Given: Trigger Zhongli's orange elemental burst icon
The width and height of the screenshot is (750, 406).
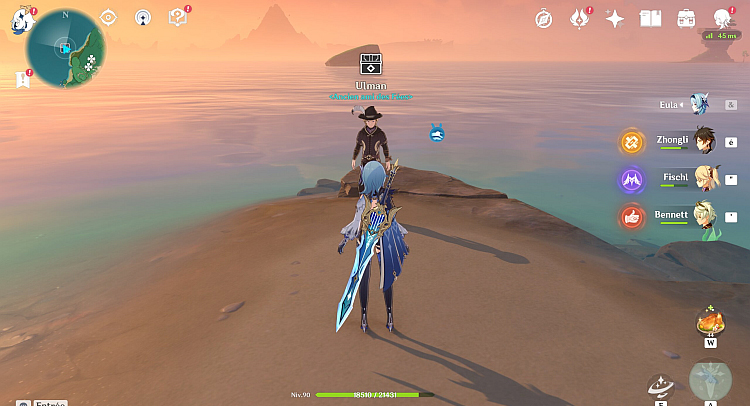Looking at the screenshot, I should 631,142.
